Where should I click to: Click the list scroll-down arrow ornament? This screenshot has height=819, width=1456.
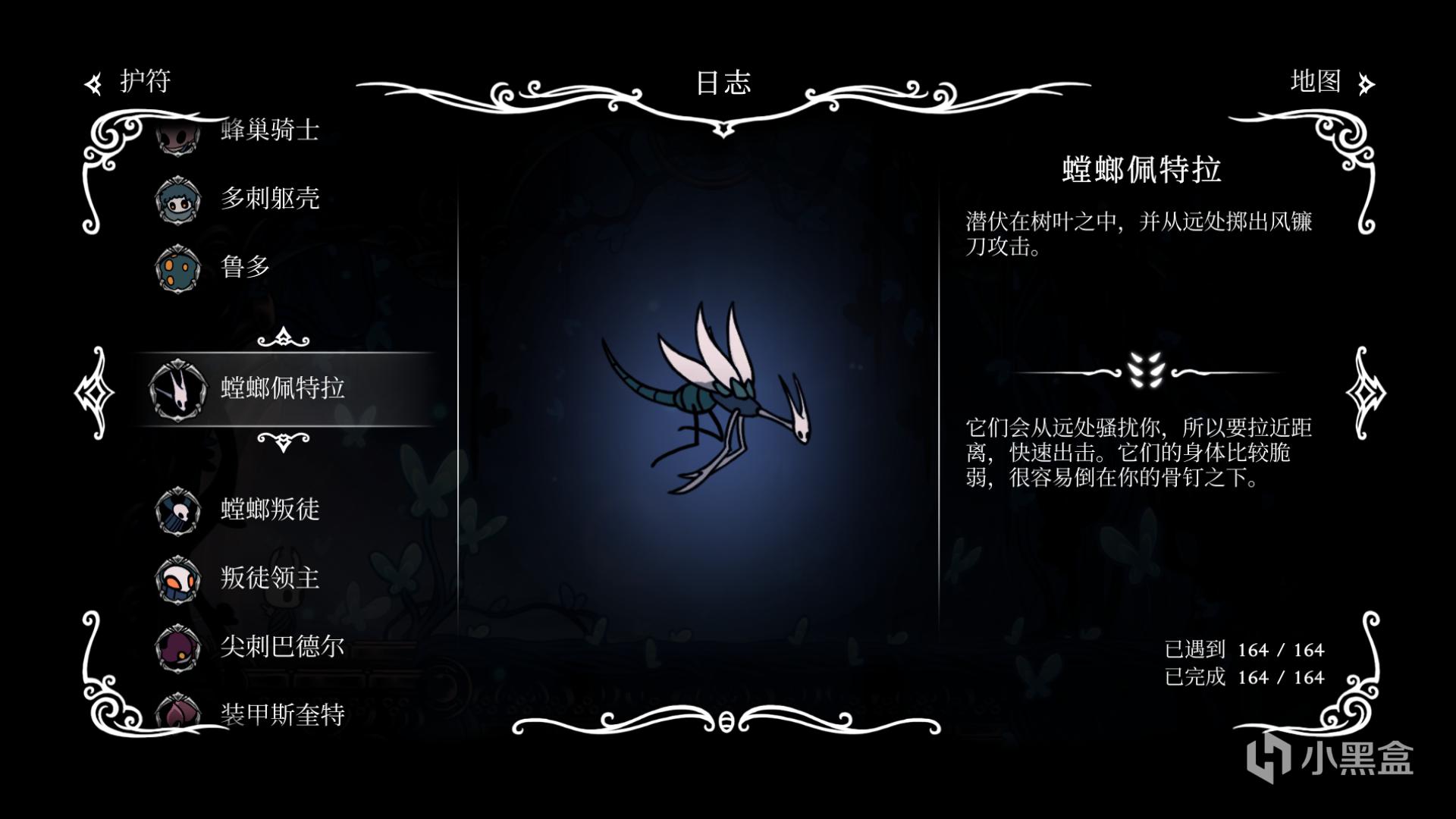(284, 441)
